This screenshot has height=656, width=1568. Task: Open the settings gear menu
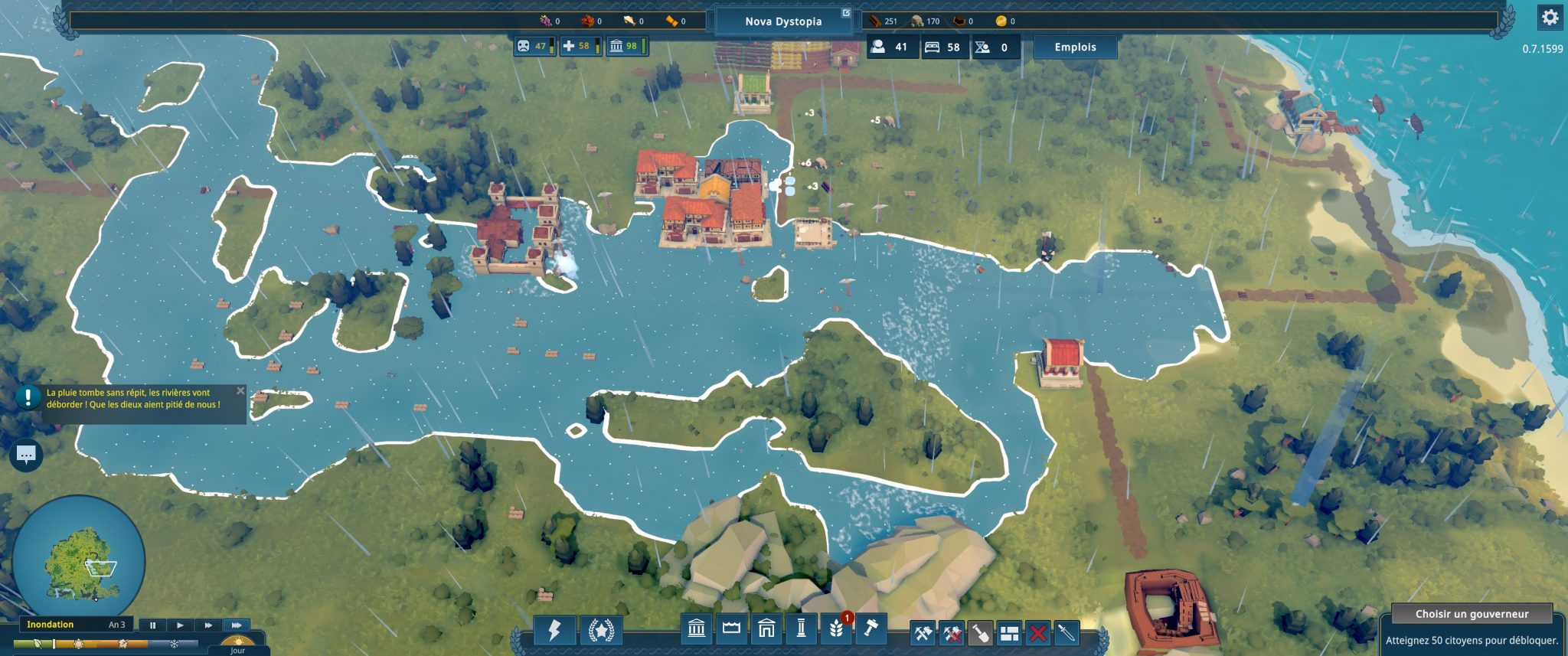click(x=1550, y=18)
